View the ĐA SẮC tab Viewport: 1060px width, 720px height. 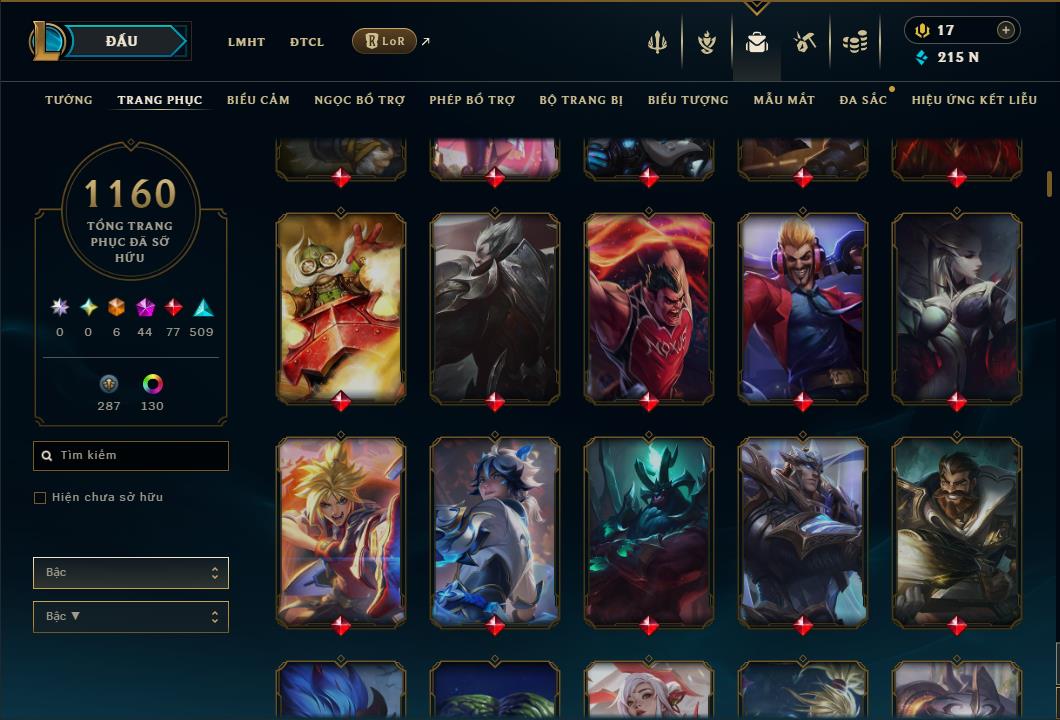[863, 100]
